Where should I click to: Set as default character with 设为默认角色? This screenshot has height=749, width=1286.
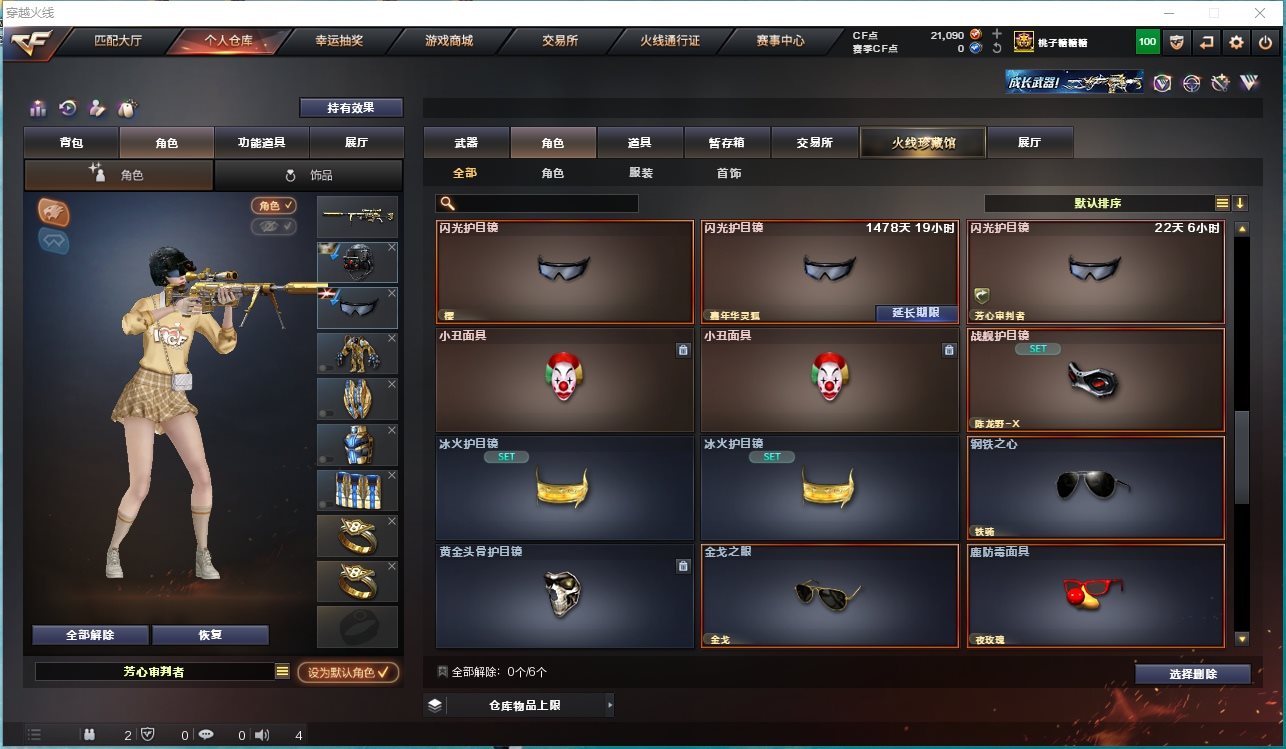point(348,673)
